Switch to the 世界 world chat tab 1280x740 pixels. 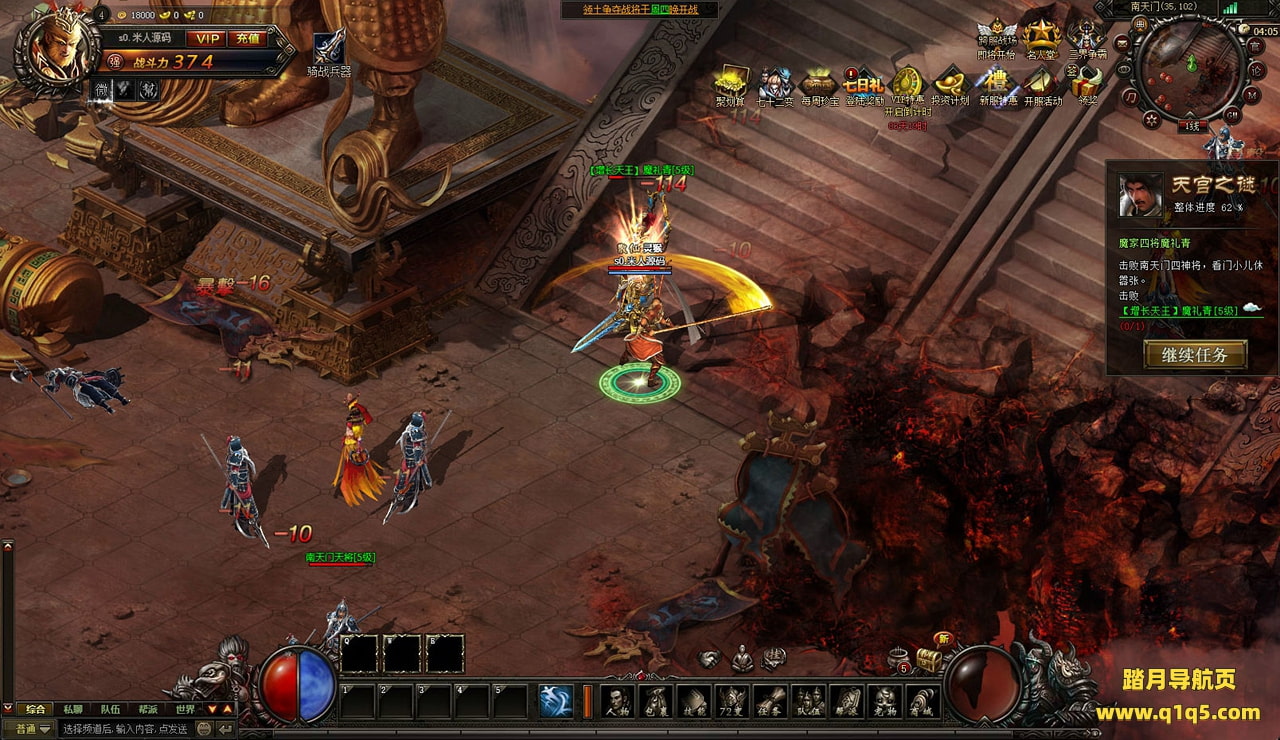(185, 709)
